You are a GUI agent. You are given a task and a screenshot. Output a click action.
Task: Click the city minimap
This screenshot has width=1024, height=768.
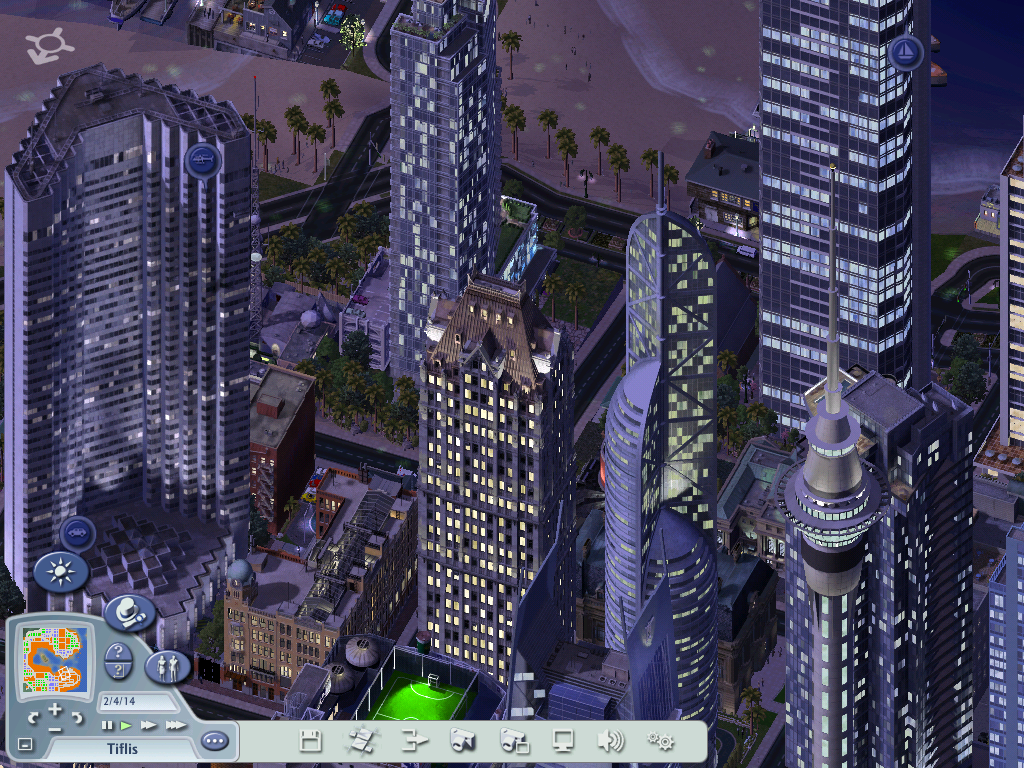[x=55, y=660]
